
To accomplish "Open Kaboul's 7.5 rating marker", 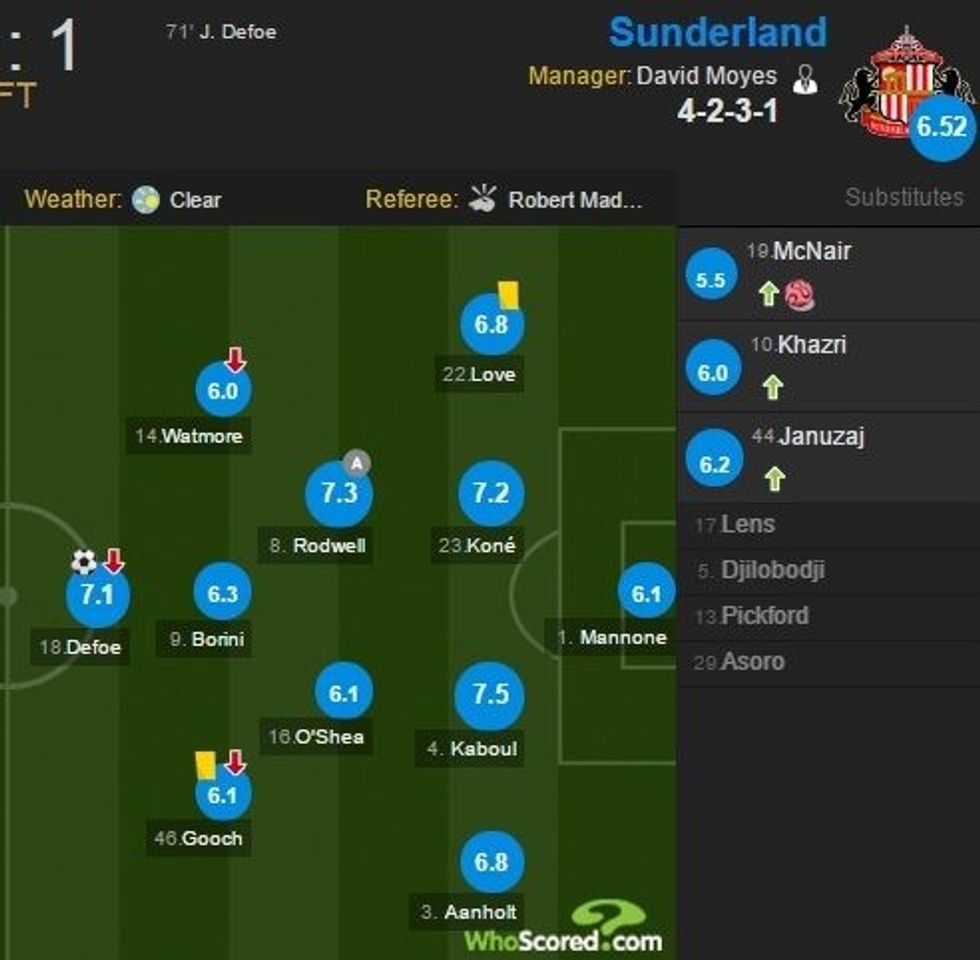I will point(490,695).
